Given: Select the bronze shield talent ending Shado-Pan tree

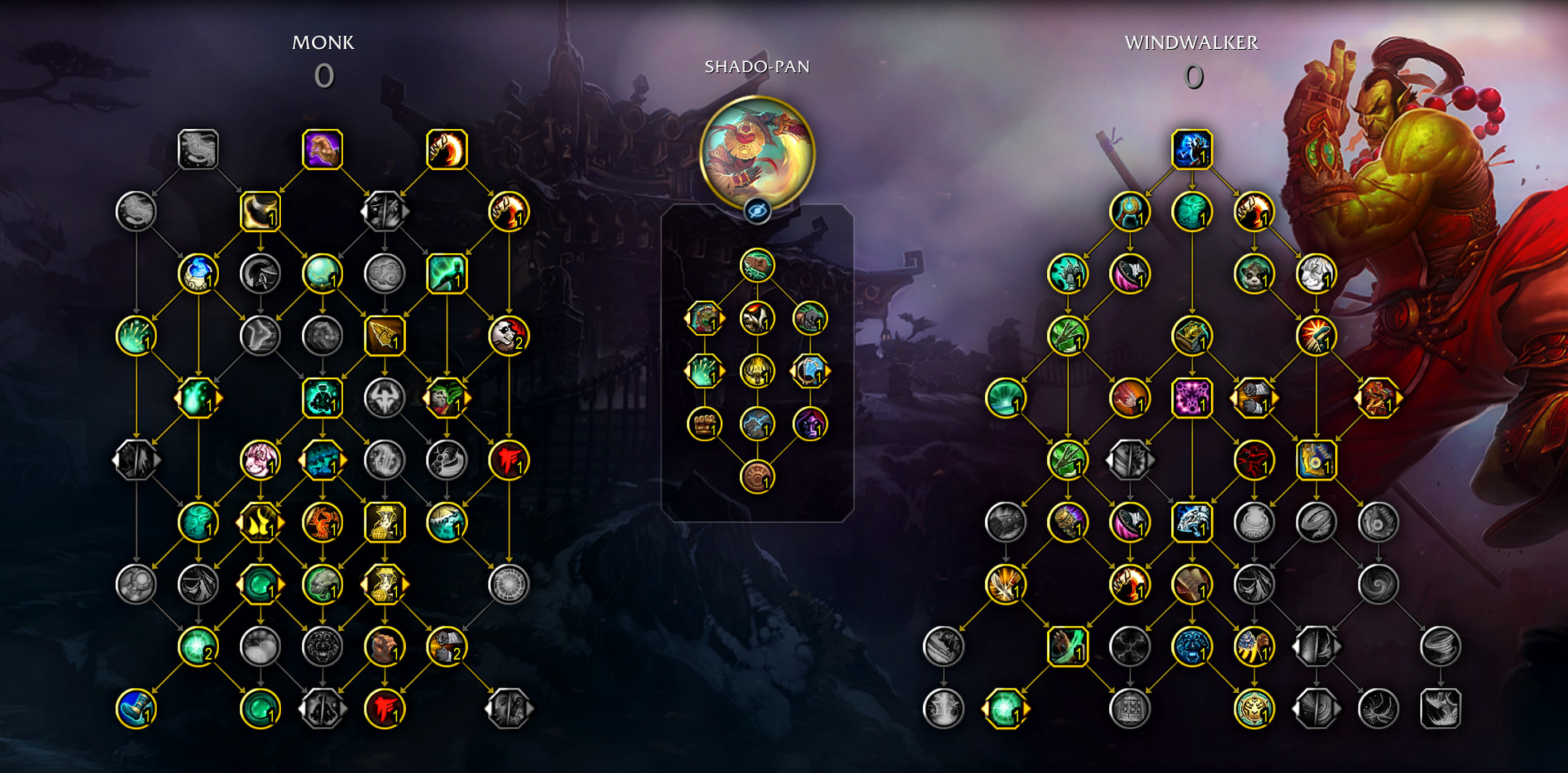Looking at the screenshot, I should pos(757,477).
